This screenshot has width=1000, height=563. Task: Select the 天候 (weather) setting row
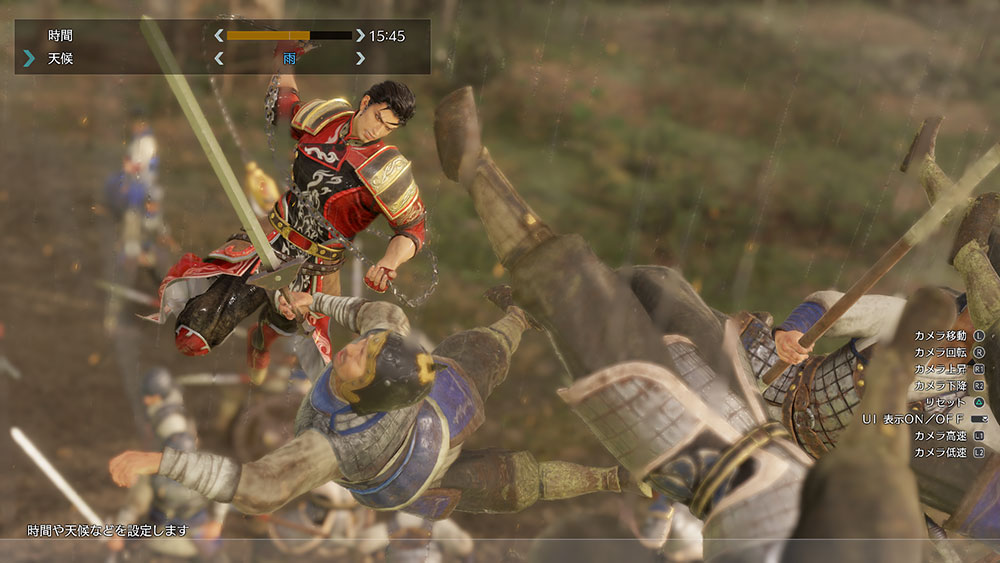tap(60, 59)
